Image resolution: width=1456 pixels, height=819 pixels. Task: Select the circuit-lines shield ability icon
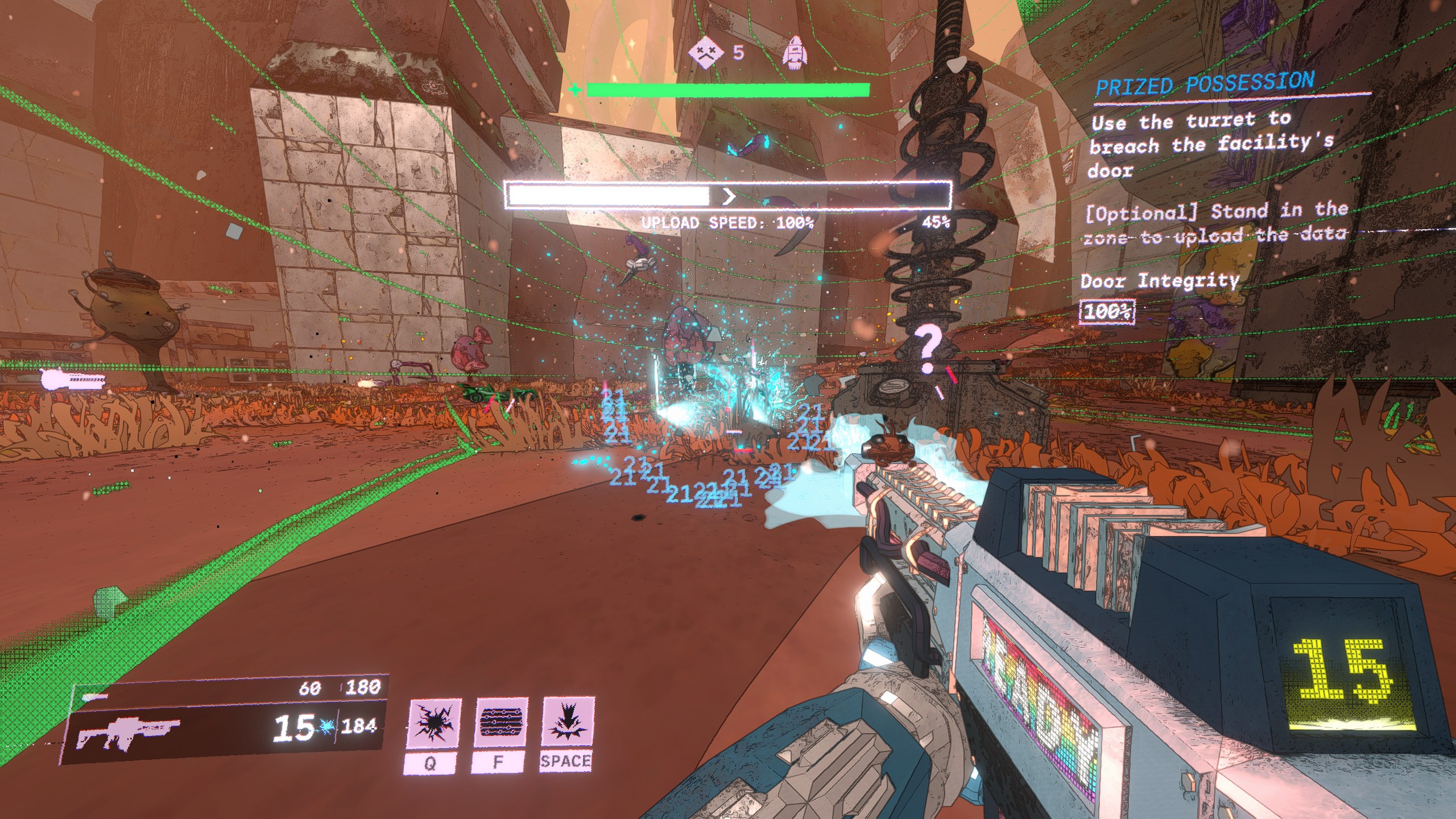pos(500,722)
